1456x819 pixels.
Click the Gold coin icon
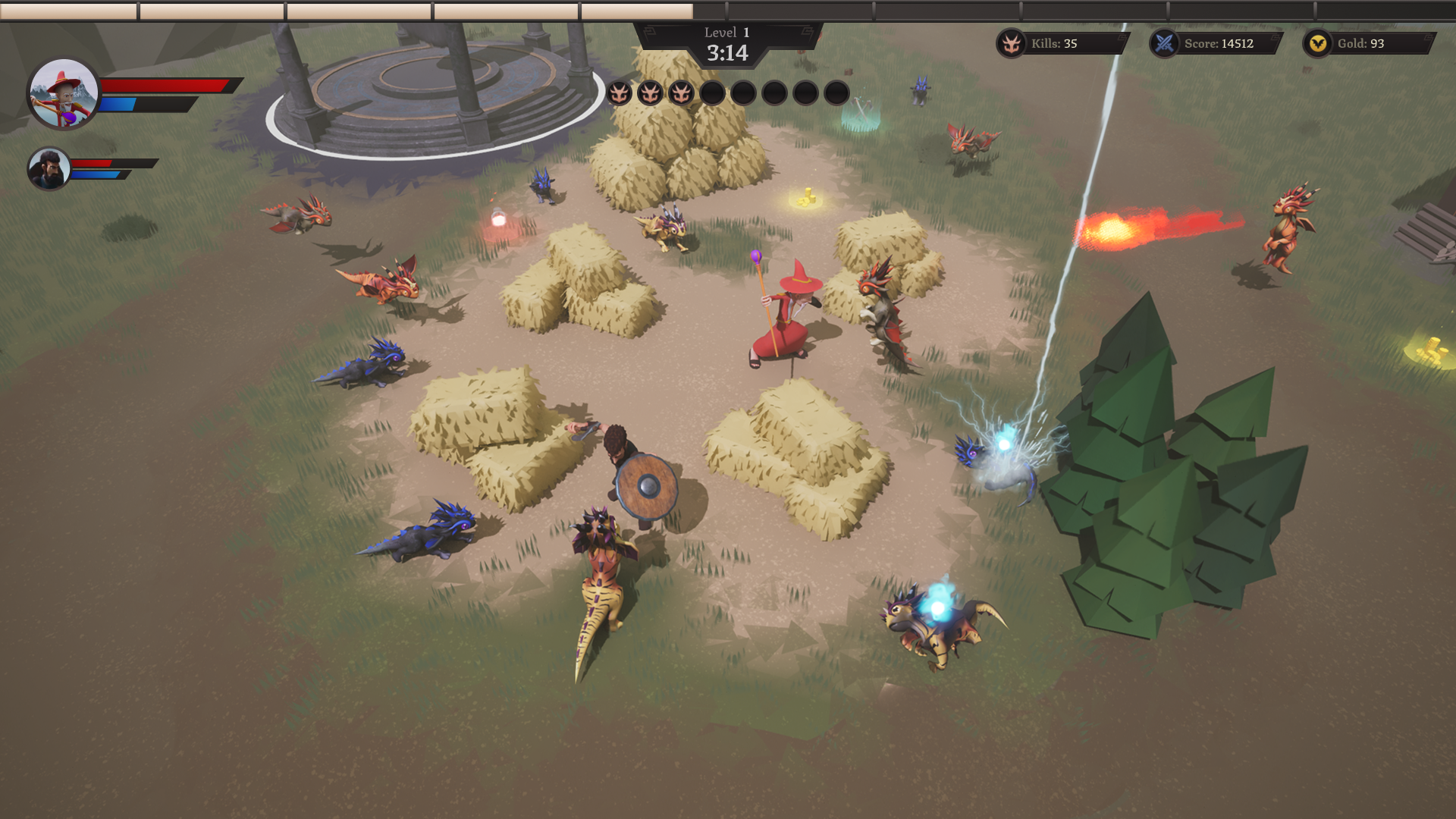(x=1317, y=44)
